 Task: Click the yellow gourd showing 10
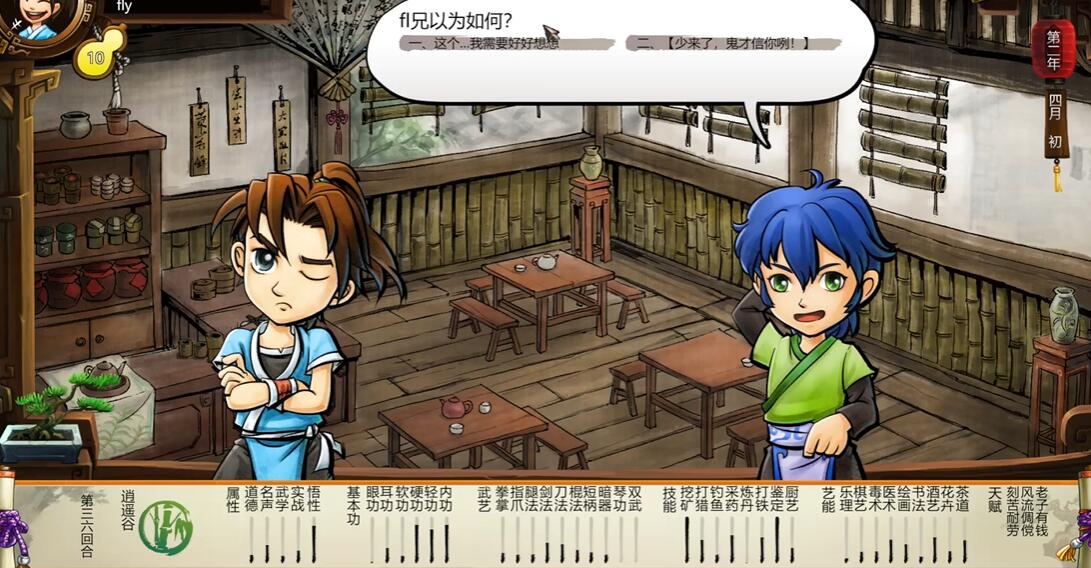coord(94,56)
